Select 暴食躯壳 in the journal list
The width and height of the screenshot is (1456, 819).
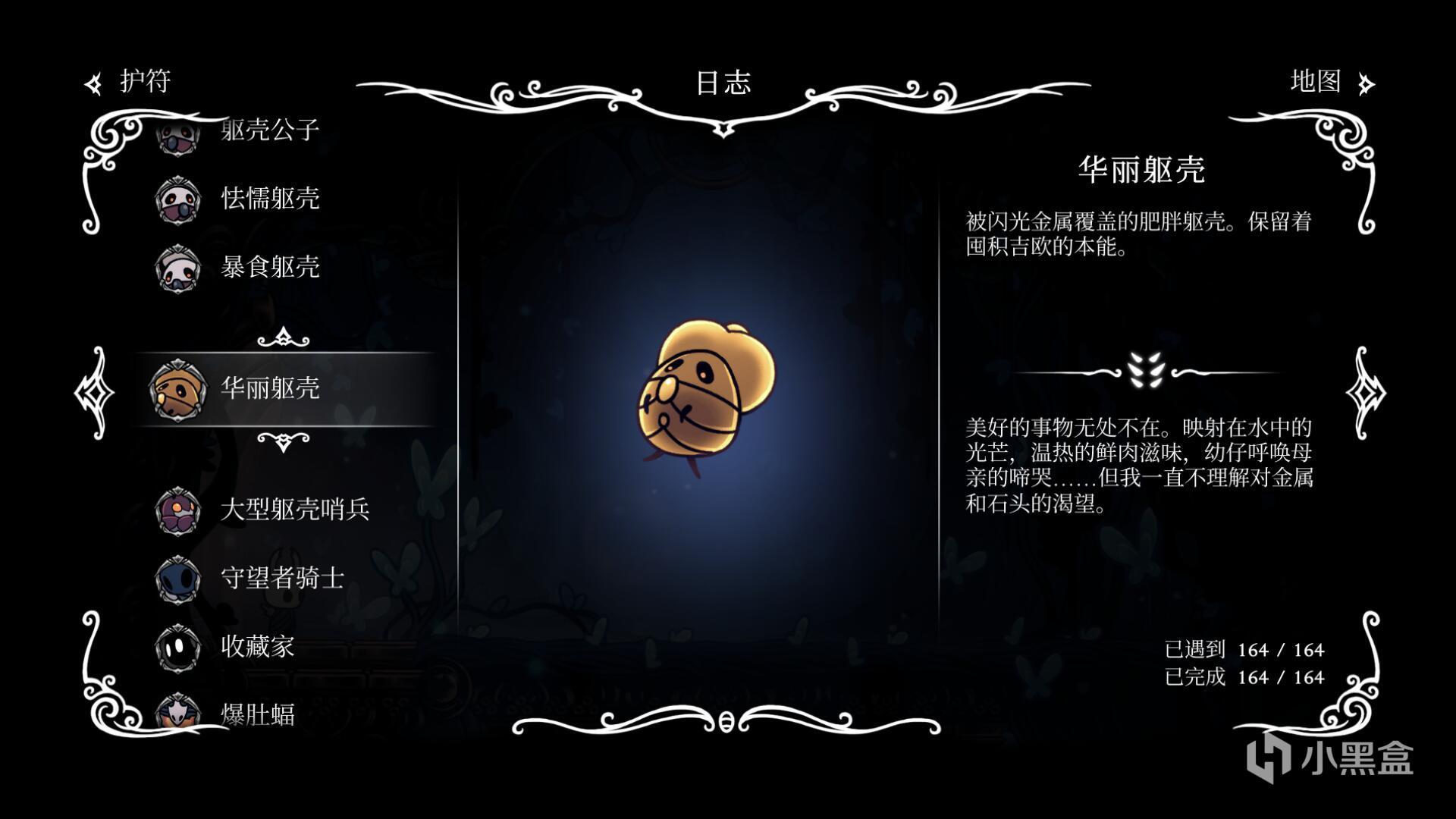(x=269, y=267)
